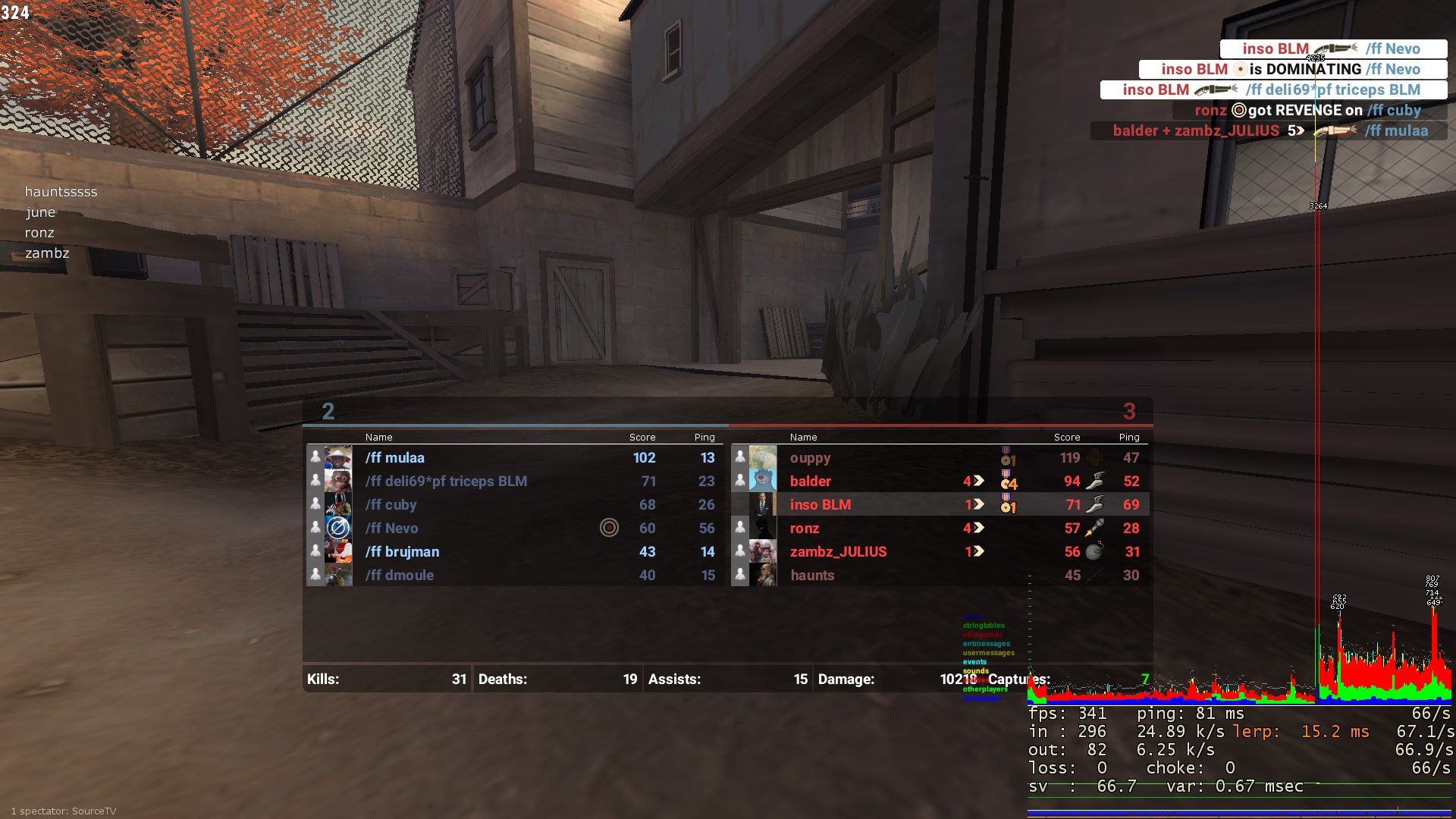Click /ff Nevo's circular logo avatar

click(338, 528)
